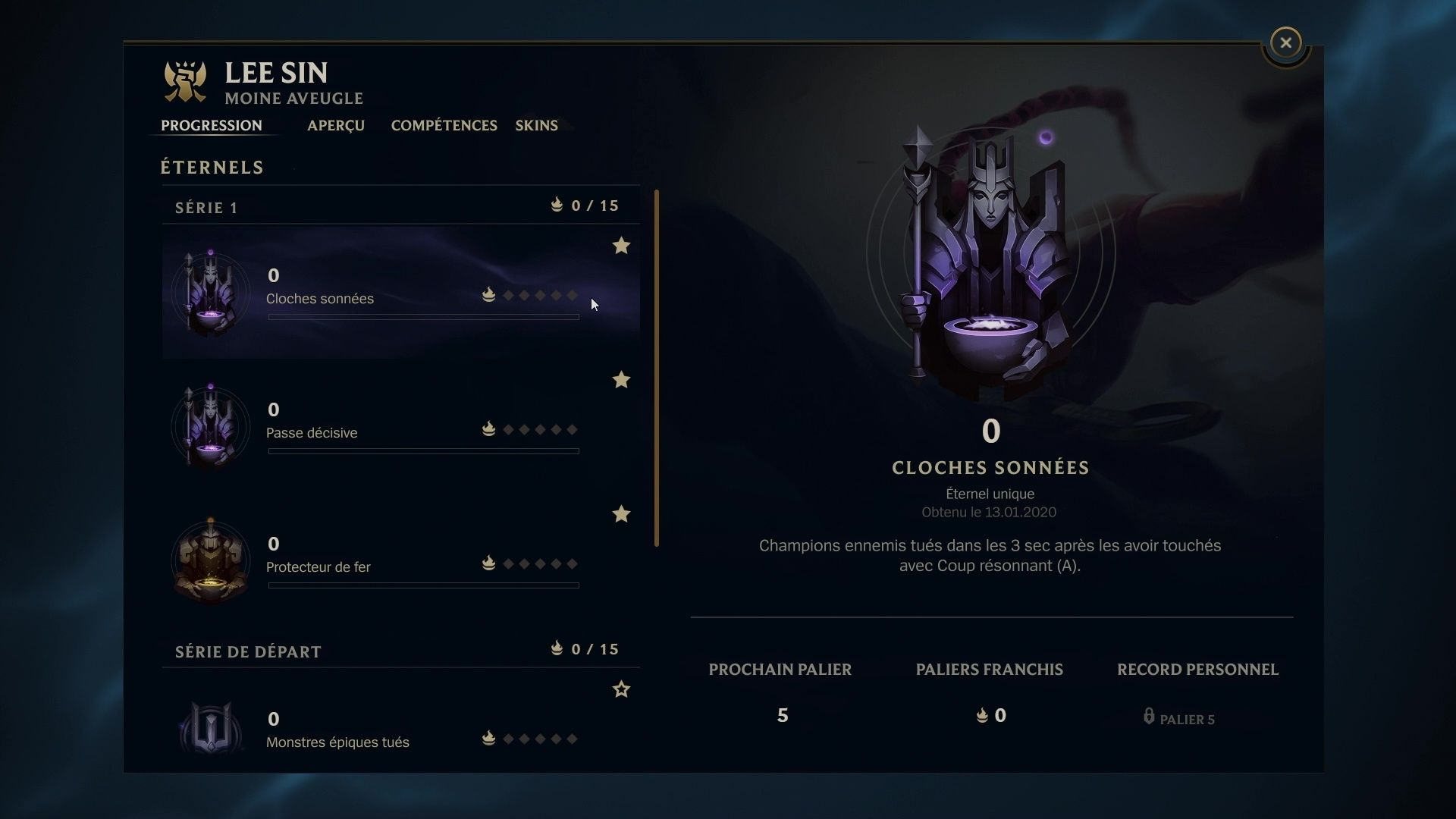Collapse the Éternels section heading
Screen dimensions: 1456x819
click(x=212, y=167)
